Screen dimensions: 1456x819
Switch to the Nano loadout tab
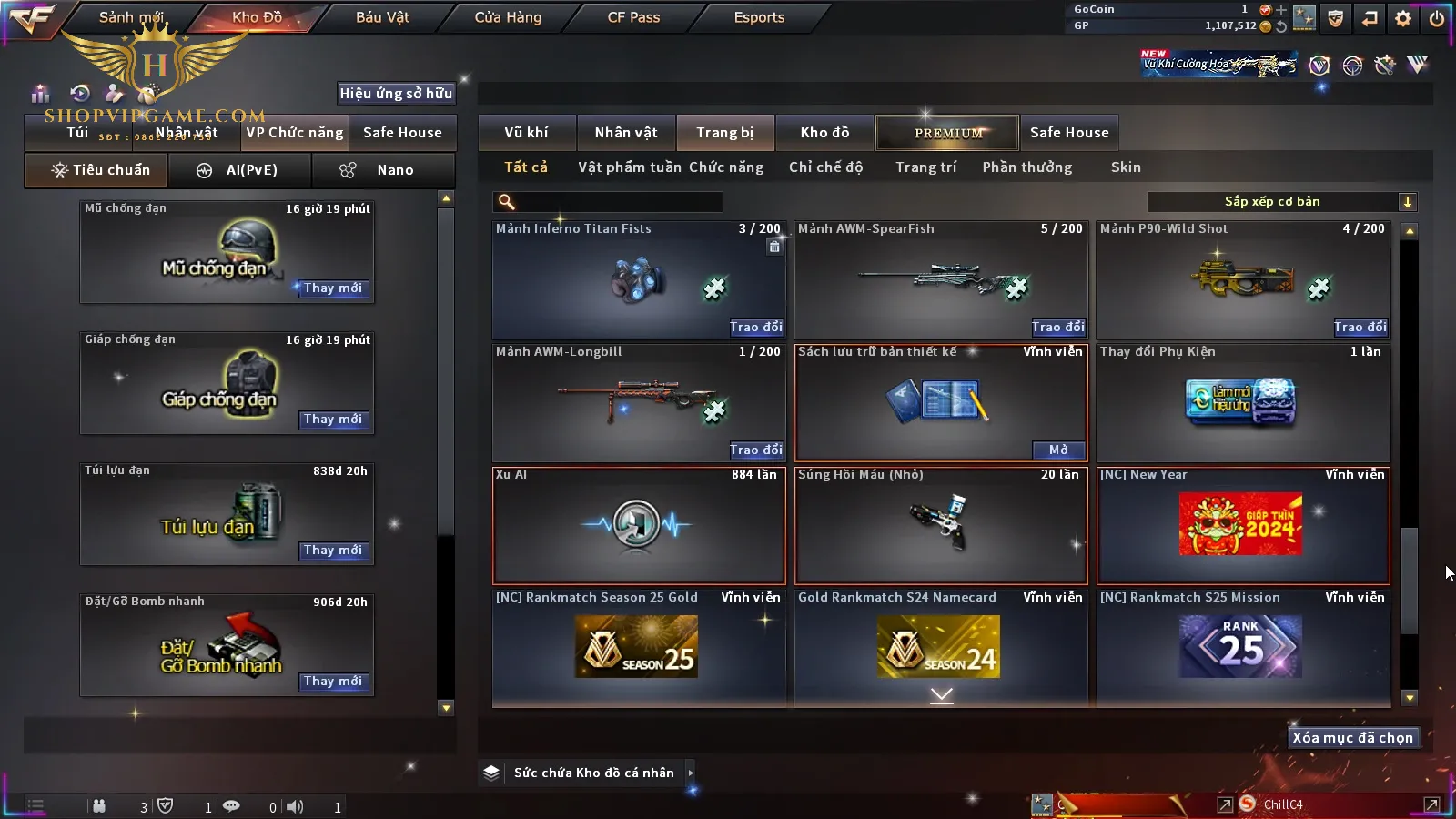coord(383,170)
